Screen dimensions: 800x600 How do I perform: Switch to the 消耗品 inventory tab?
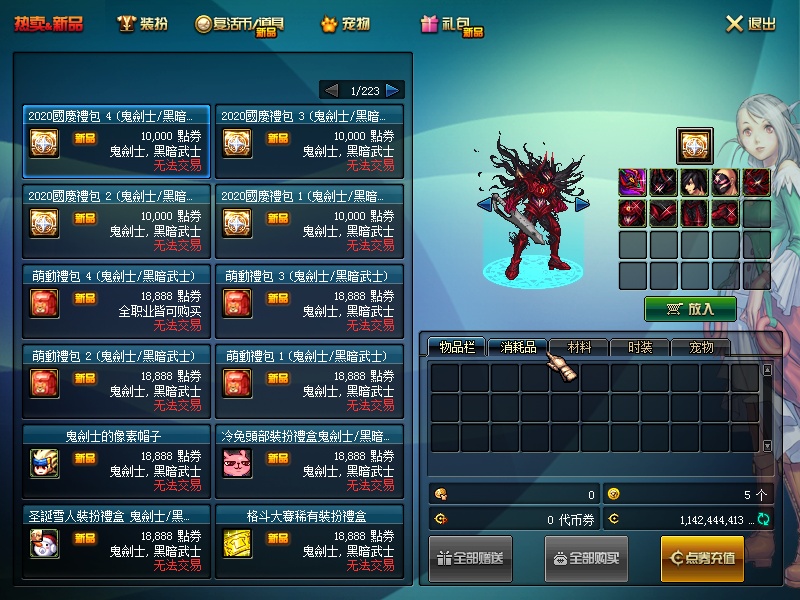(518, 347)
